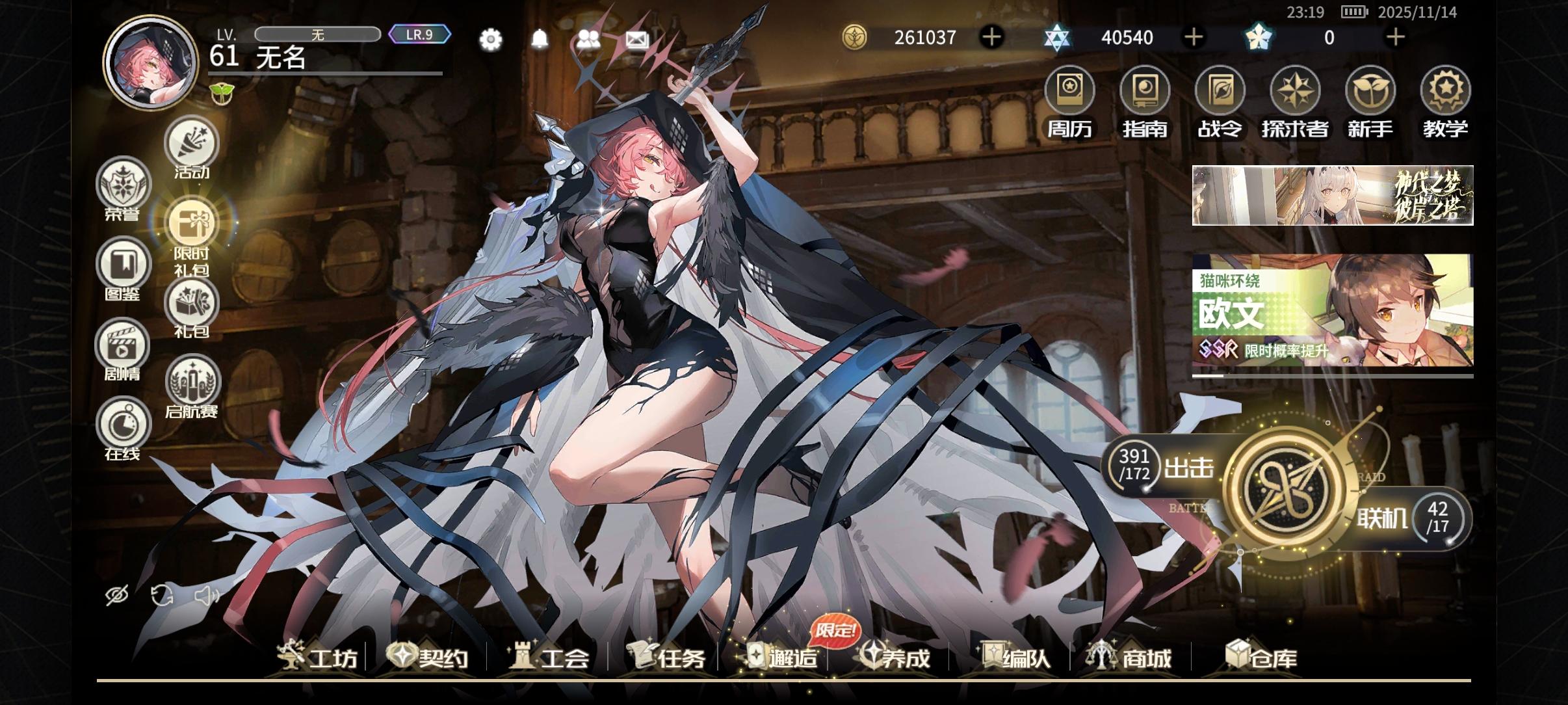Viewport: 1568px width, 705px height.
Task: Open the 教学 tutorial icon
Action: 1445,91
